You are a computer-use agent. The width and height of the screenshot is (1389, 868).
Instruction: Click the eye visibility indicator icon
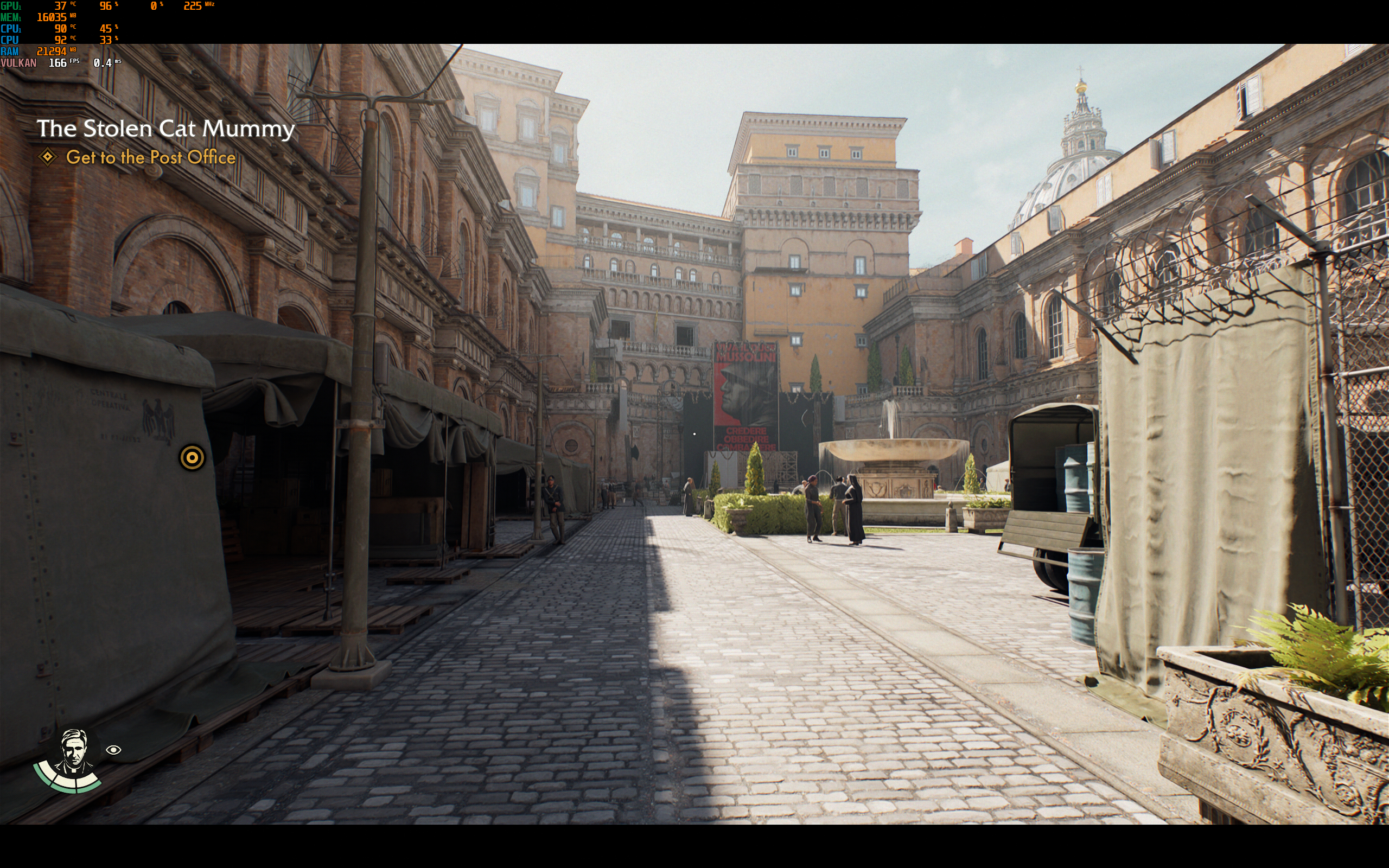click(x=113, y=750)
